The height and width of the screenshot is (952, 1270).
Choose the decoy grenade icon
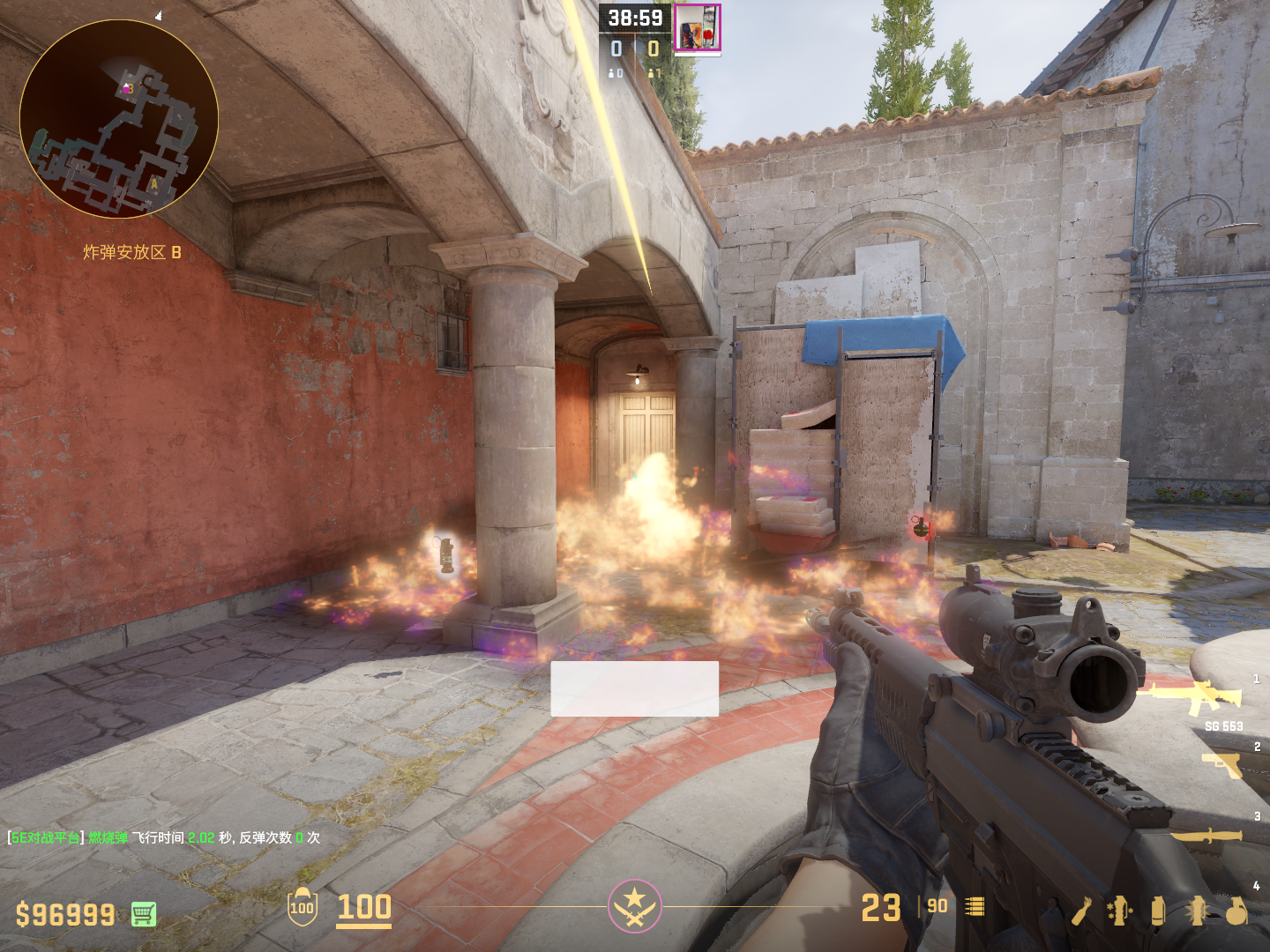(x=1120, y=911)
